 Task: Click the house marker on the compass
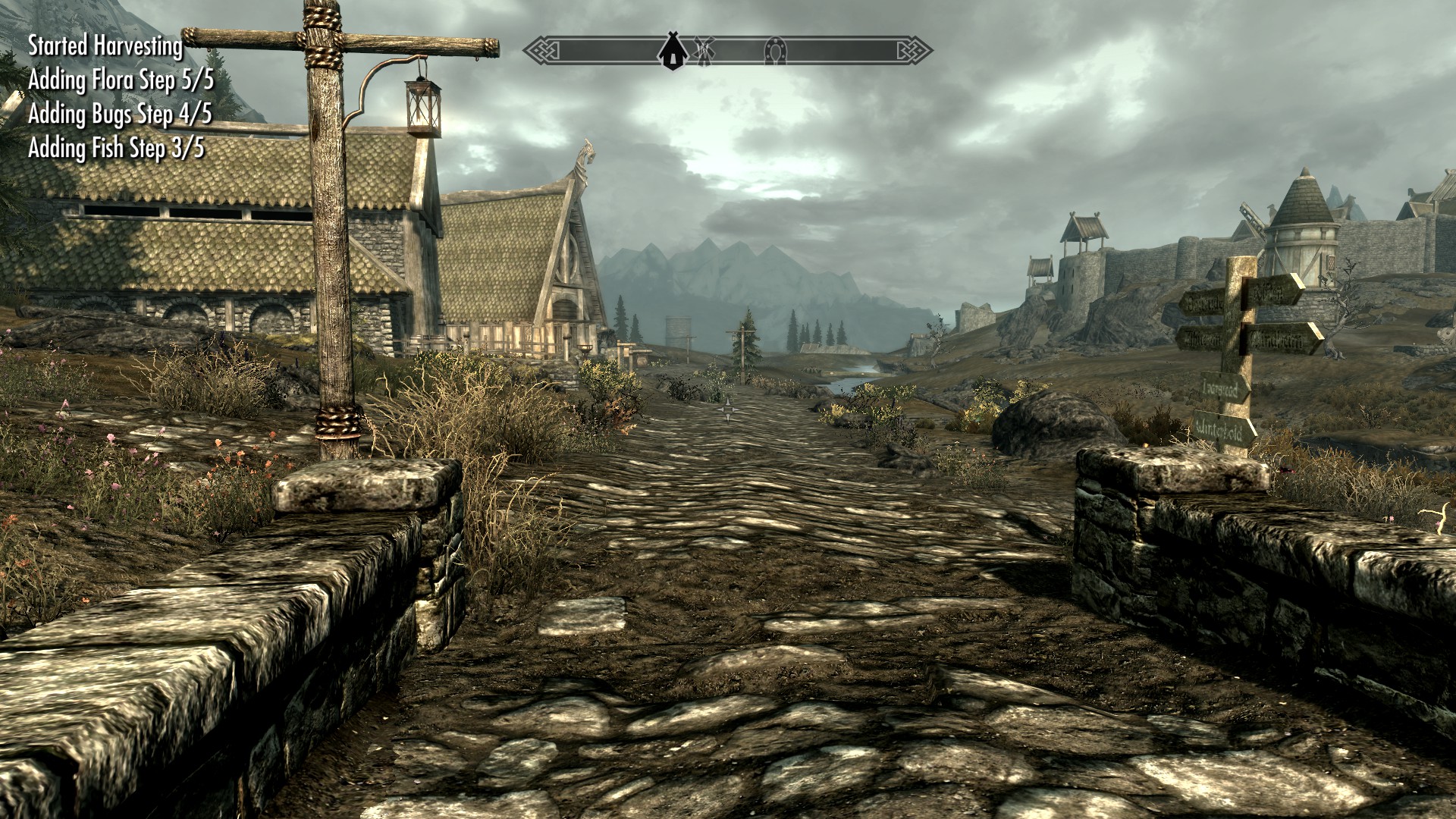[x=672, y=52]
